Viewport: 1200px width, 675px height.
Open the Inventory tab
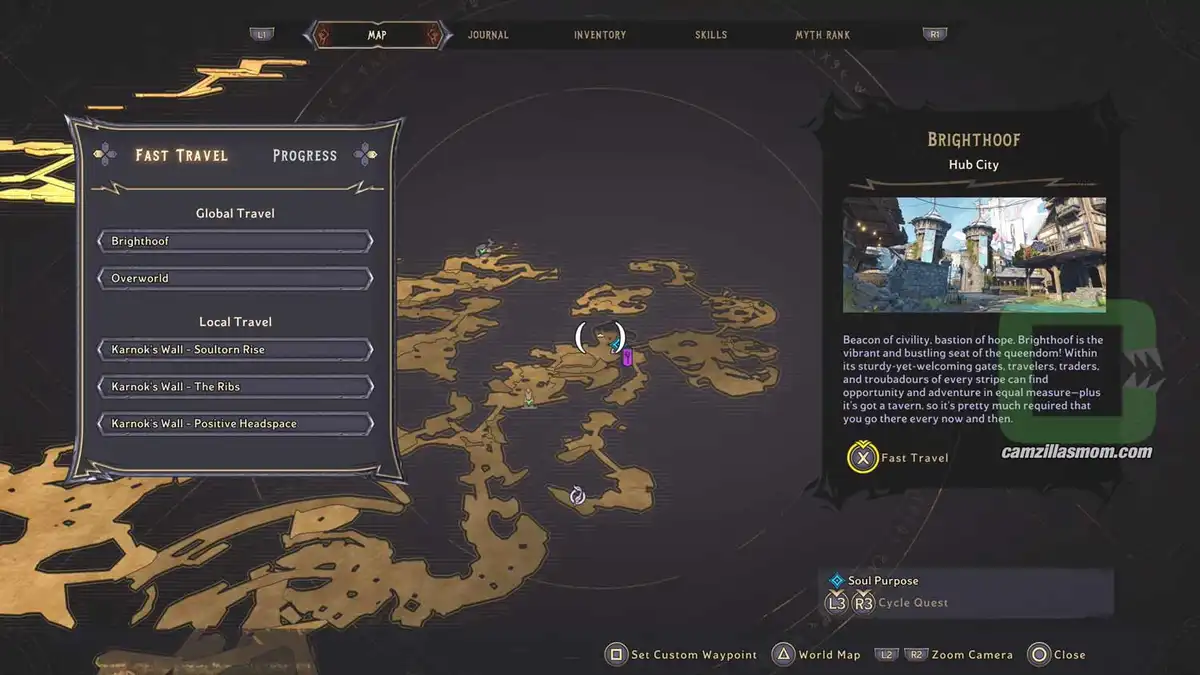600,35
